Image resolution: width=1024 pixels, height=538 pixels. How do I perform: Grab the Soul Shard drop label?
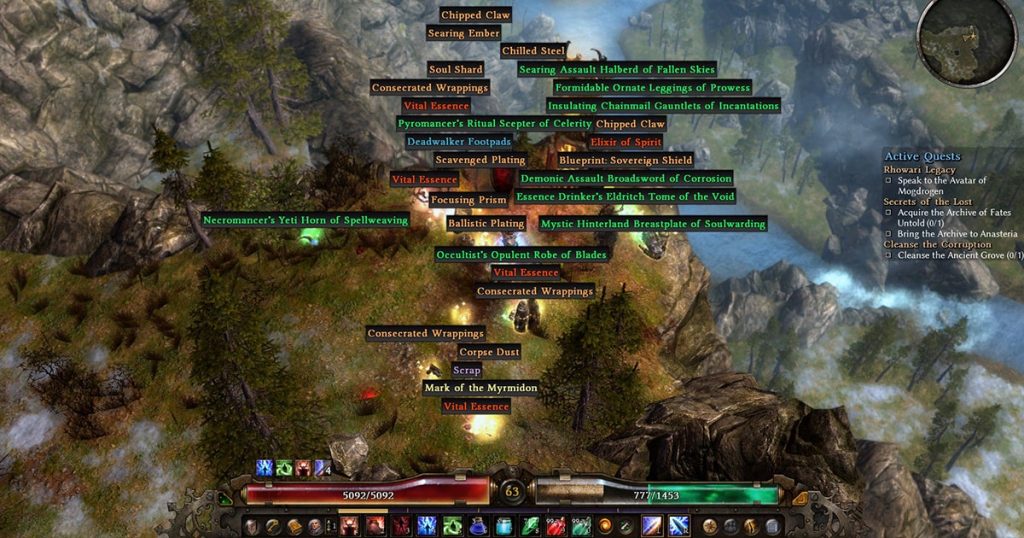455,70
